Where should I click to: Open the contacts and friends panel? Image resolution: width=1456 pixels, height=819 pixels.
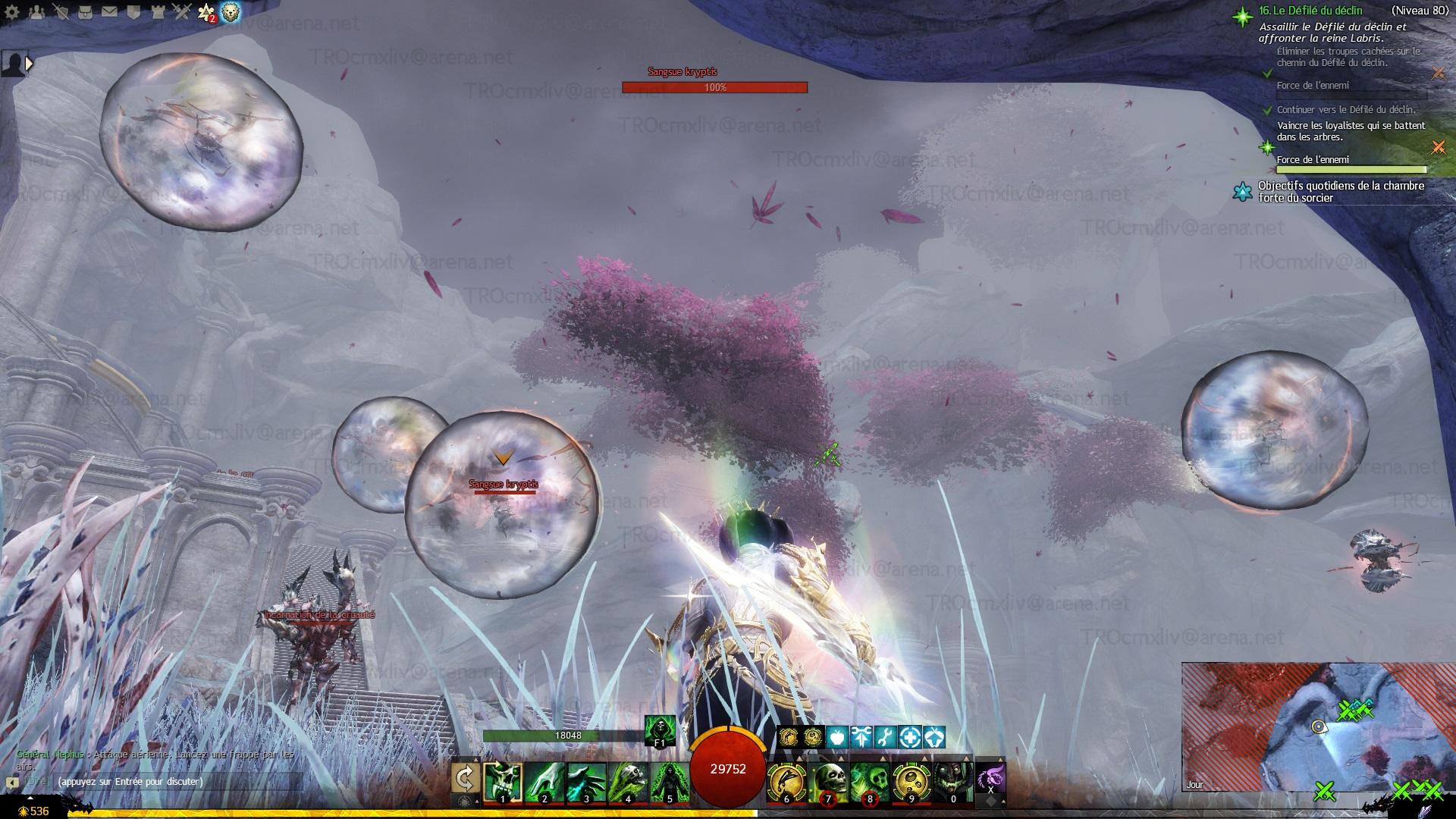[36, 12]
